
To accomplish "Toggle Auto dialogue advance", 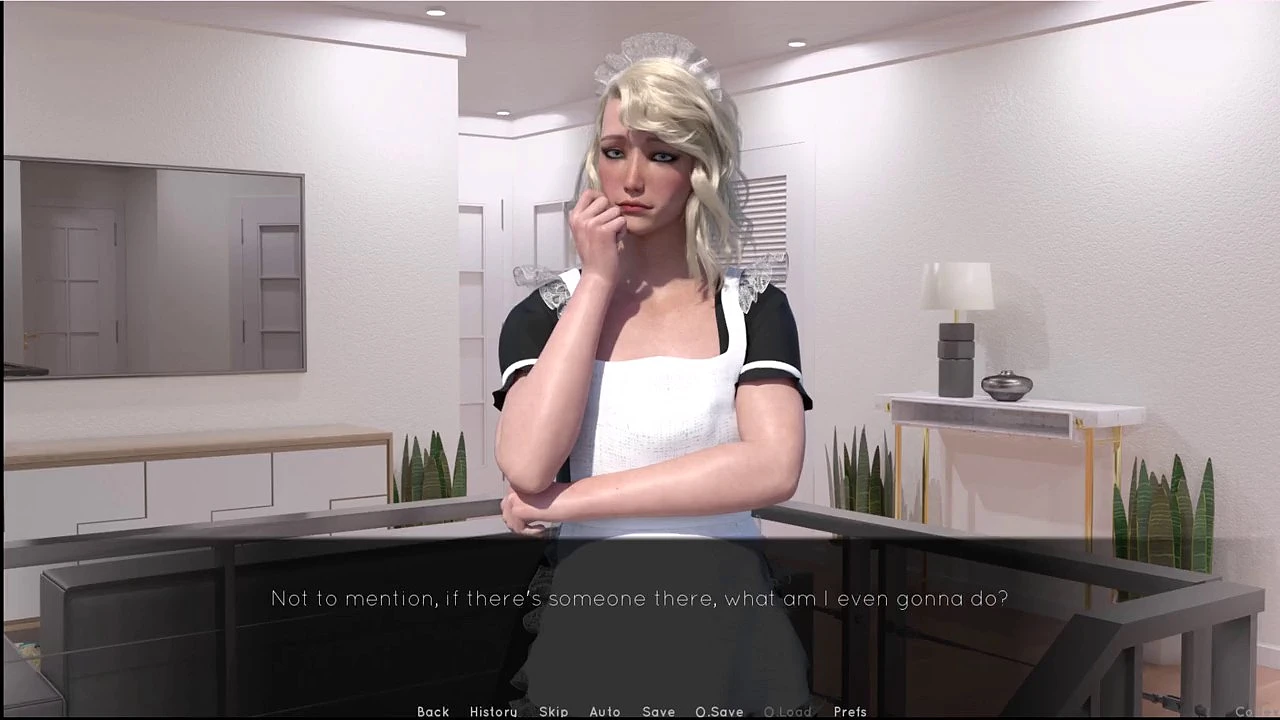I will pyautogui.click(x=605, y=711).
